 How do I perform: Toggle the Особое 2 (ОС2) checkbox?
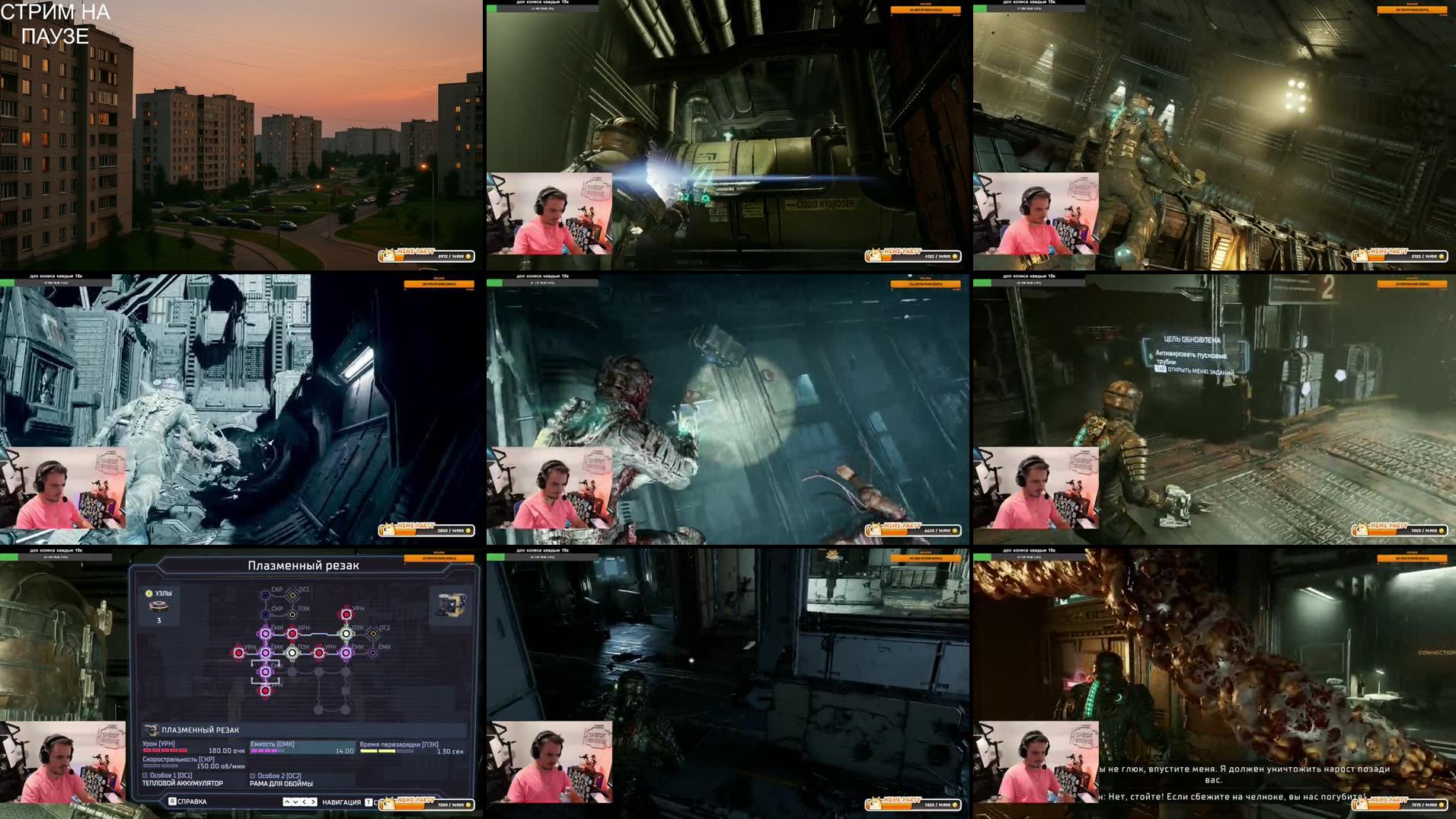click(x=253, y=776)
